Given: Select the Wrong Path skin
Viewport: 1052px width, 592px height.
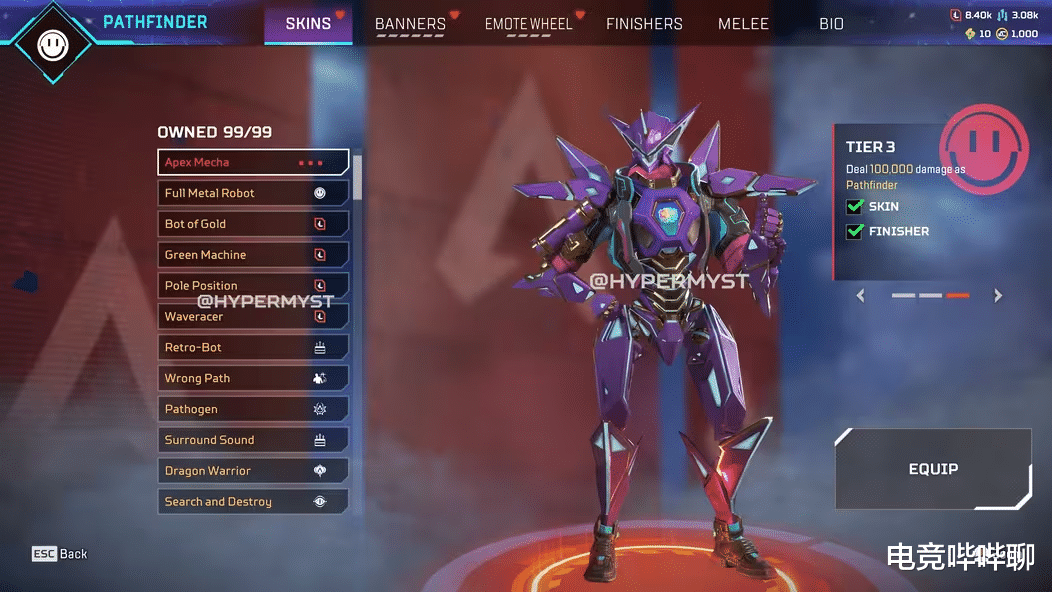Looking at the screenshot, I should pyautogui.click(x=253, y=378).
